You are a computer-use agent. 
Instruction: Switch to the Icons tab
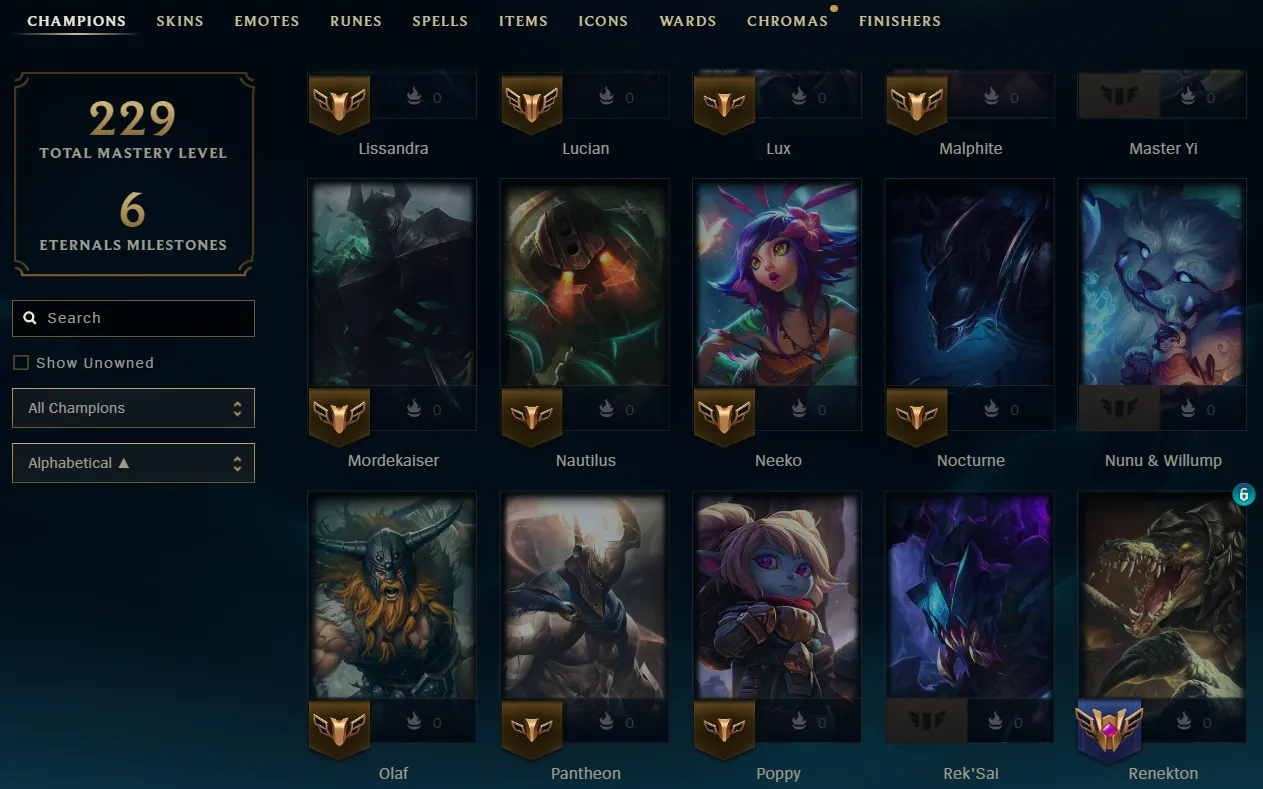tap(603, 21)
